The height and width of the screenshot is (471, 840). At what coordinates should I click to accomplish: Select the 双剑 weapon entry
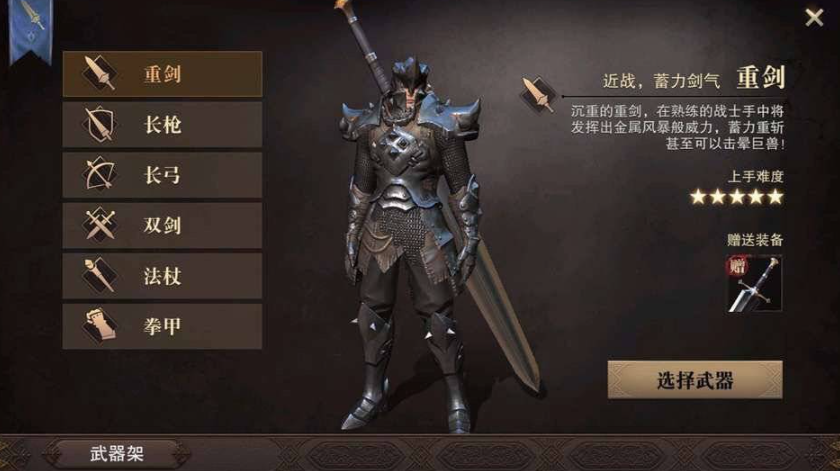point(162,226)
